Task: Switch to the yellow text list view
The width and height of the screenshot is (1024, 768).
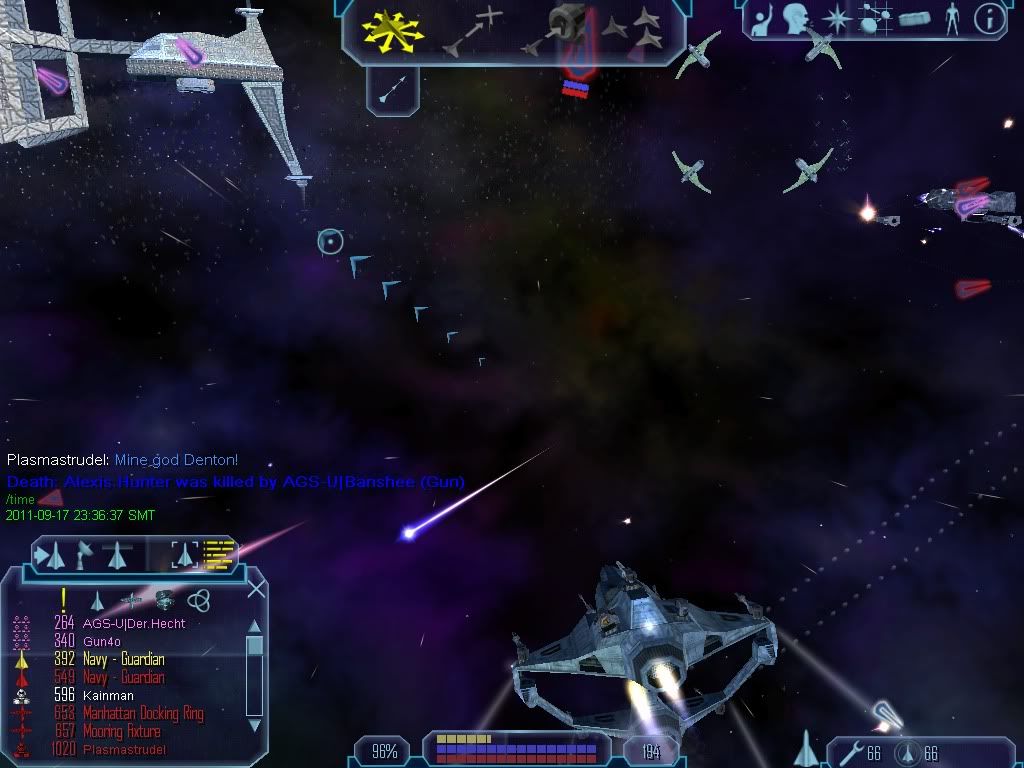Action: coord(220,553)
